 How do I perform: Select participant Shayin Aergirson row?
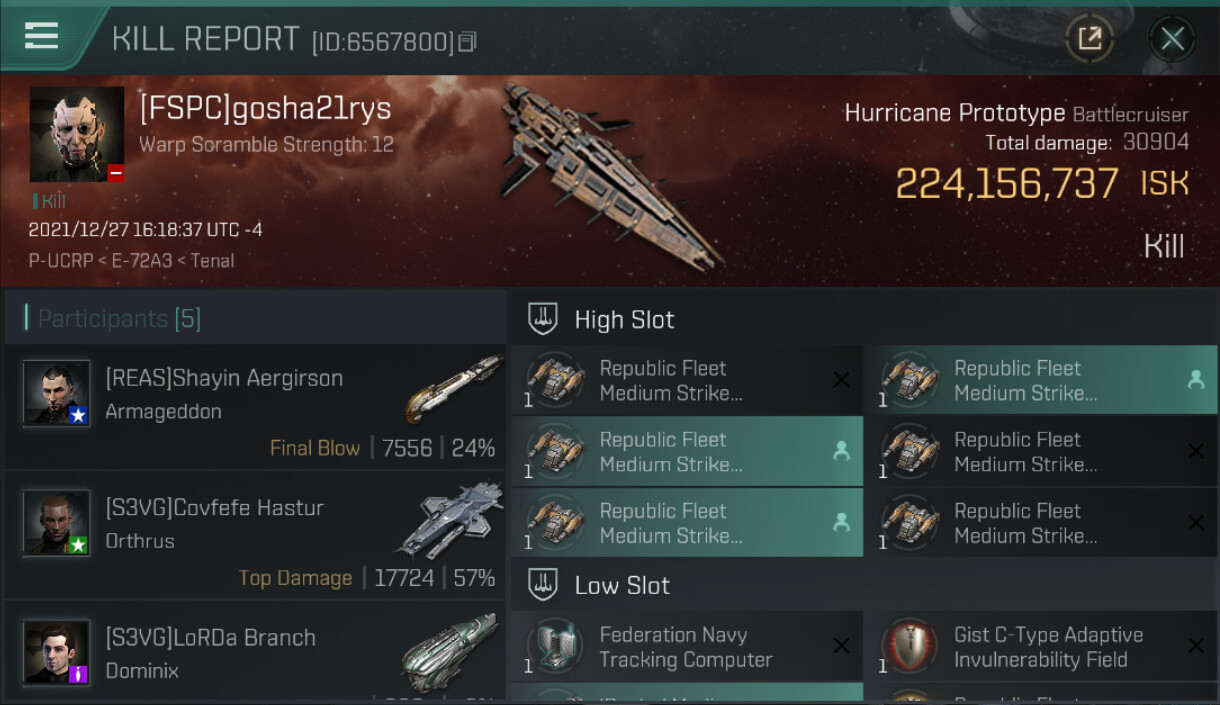coord(255,408)
